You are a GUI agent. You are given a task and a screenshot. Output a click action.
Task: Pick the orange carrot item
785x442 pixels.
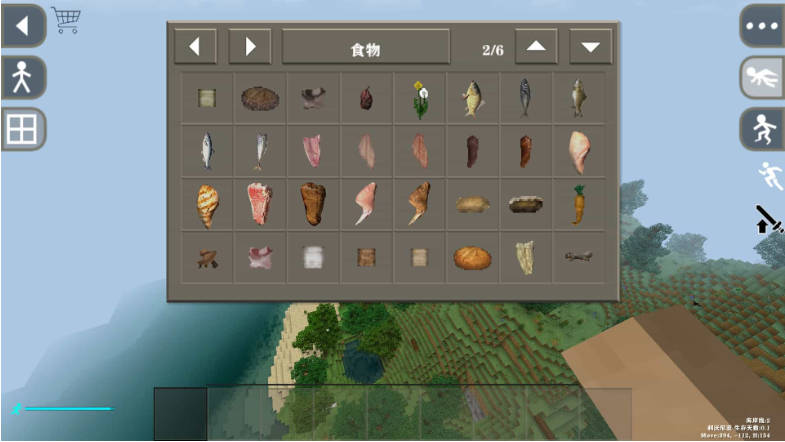(x=578, y=204)
